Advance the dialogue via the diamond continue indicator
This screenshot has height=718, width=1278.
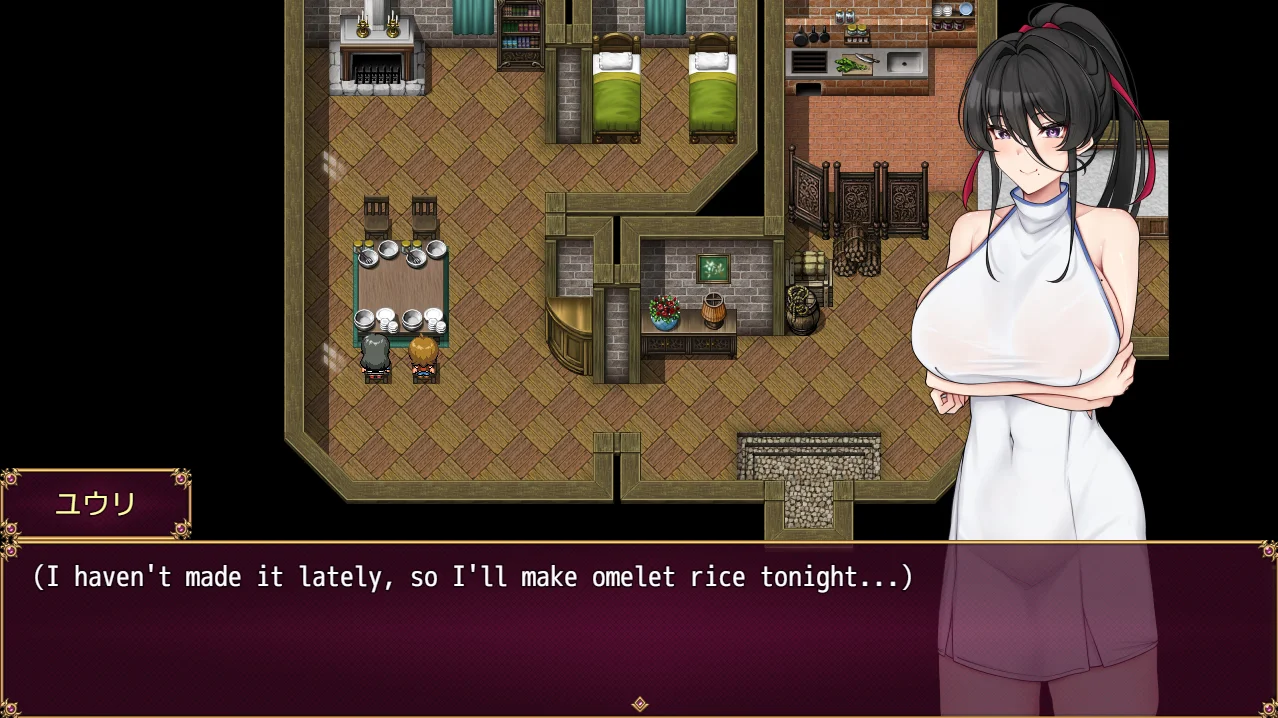[x=640, y=704]
